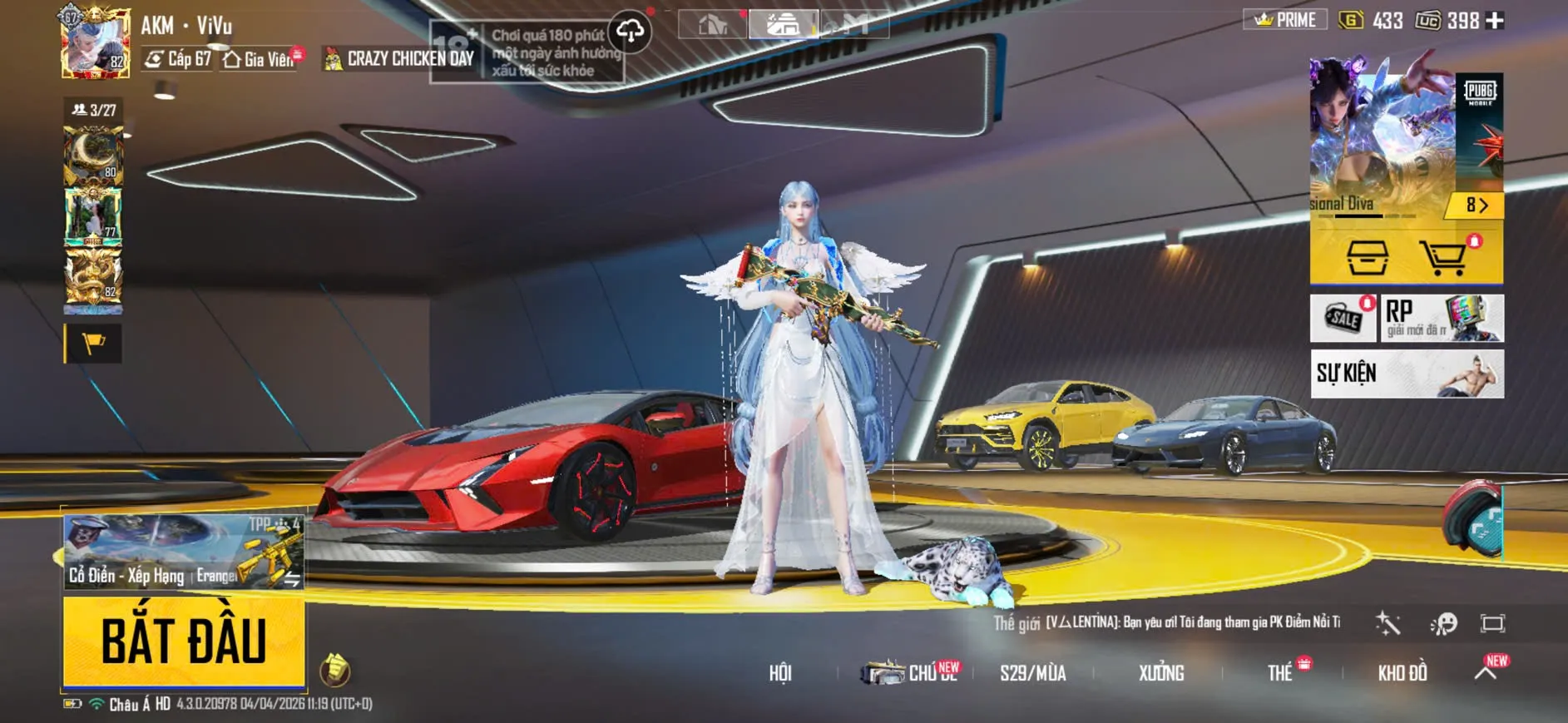Add UC with the plus button
1568x723 pixels.
point(1495,21)
